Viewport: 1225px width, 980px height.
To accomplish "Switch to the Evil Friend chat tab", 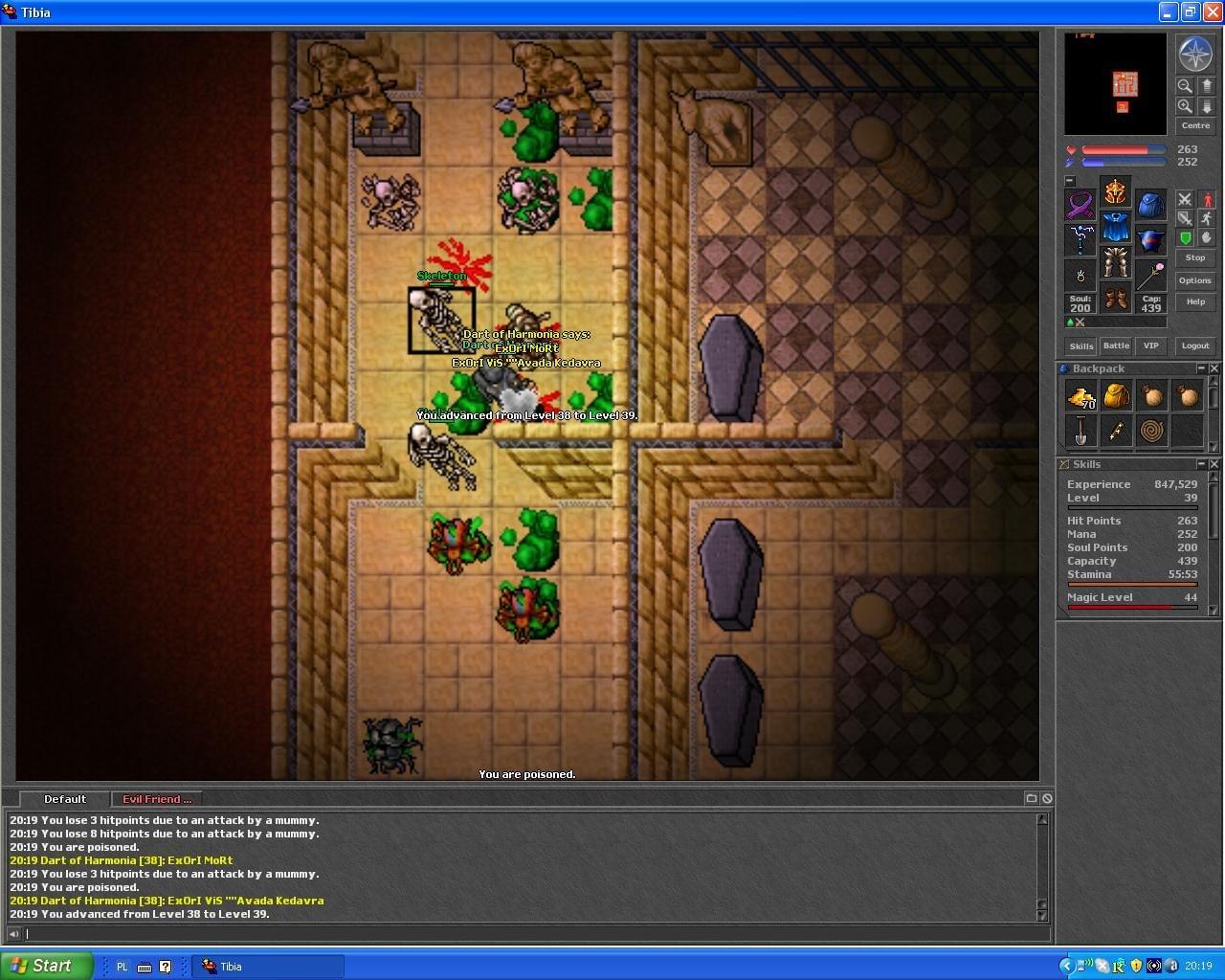I will 156,799.
